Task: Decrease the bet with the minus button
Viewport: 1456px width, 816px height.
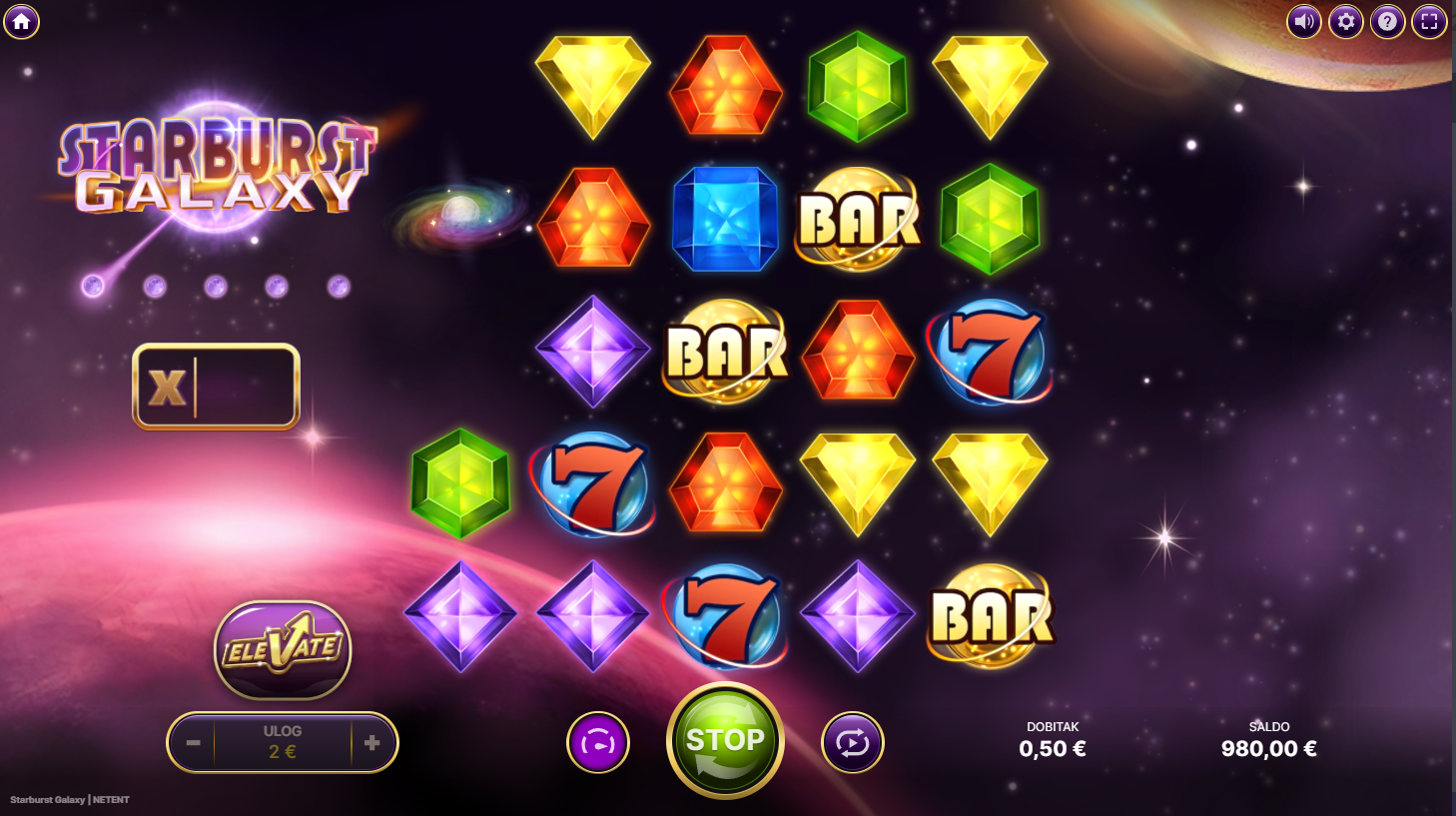Action: point(193,743)
